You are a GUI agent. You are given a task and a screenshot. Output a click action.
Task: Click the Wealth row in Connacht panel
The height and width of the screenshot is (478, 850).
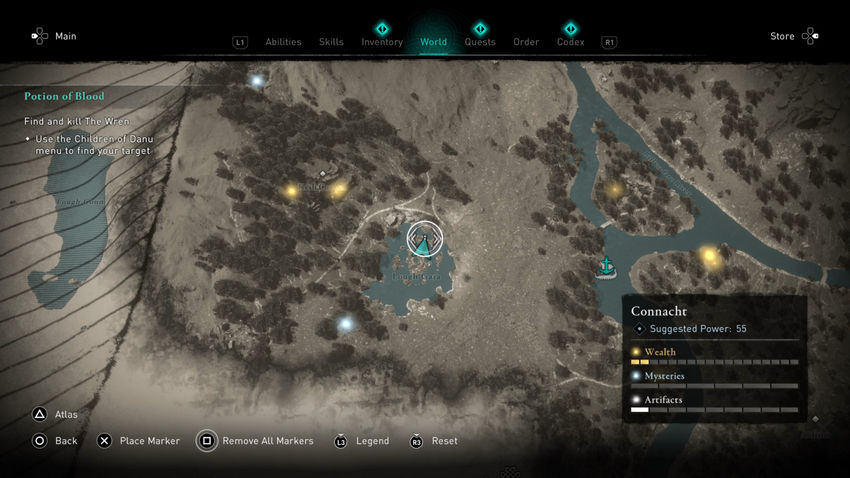pyautogui.click(x=714, y=352)
